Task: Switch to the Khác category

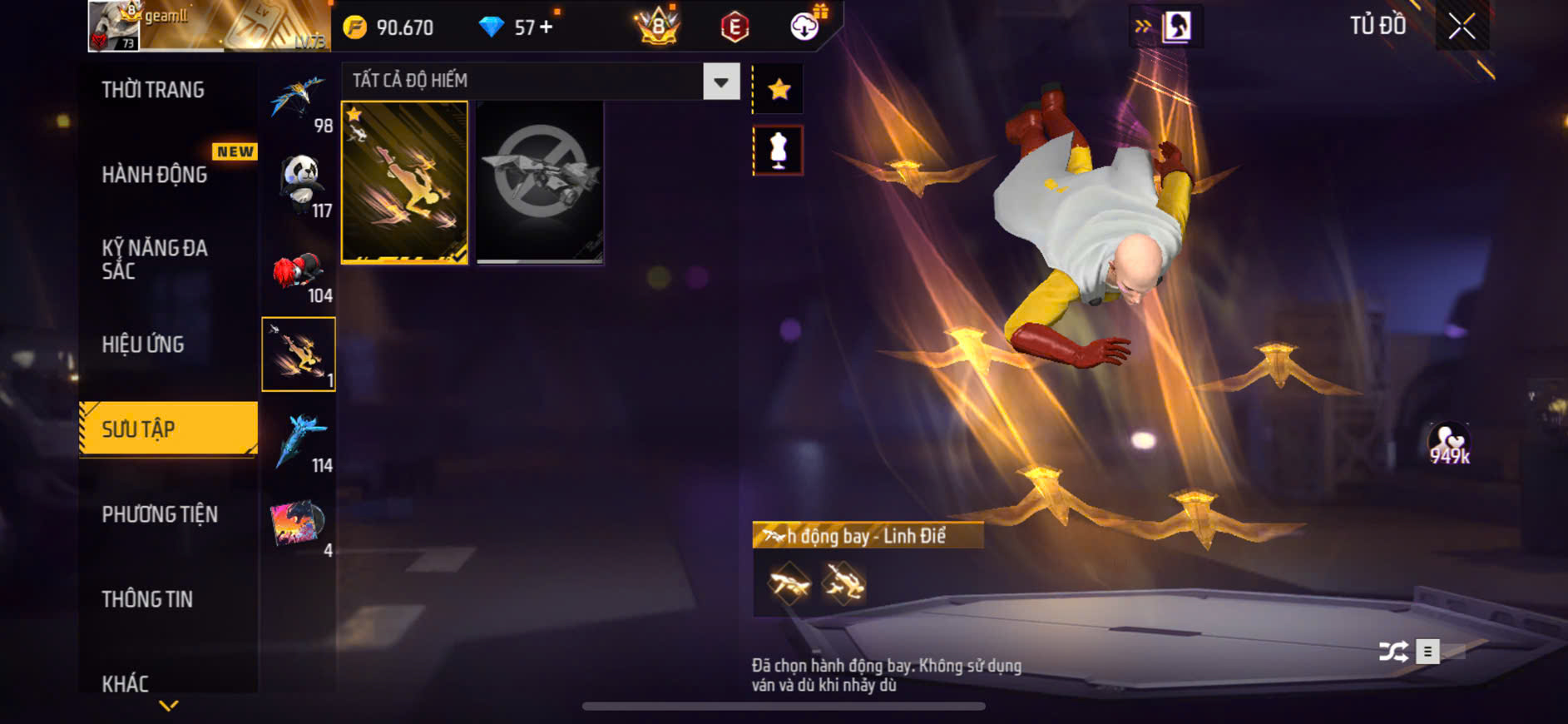Action: [x=126, y=683]
